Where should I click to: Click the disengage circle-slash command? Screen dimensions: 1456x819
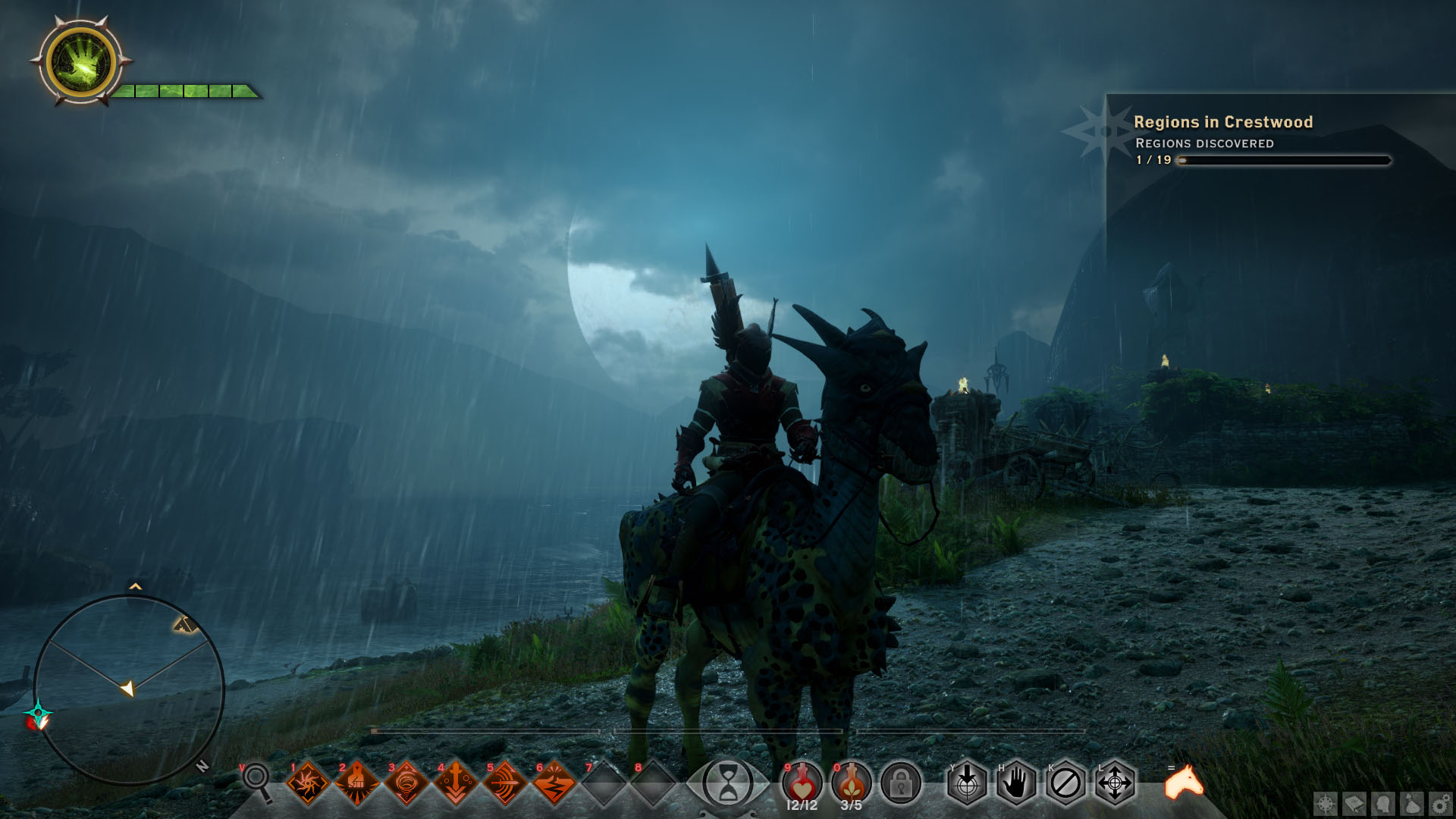tap(1065, 783)
